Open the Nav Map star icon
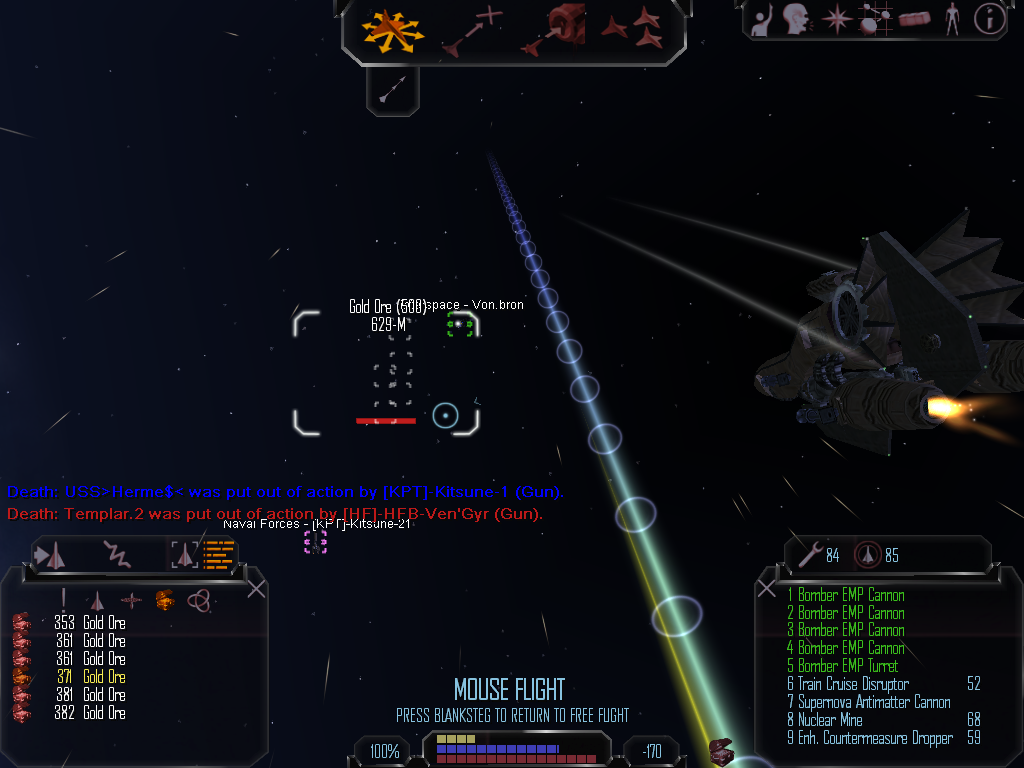The height and width of the screenshot is (768, 1024). 835,19
